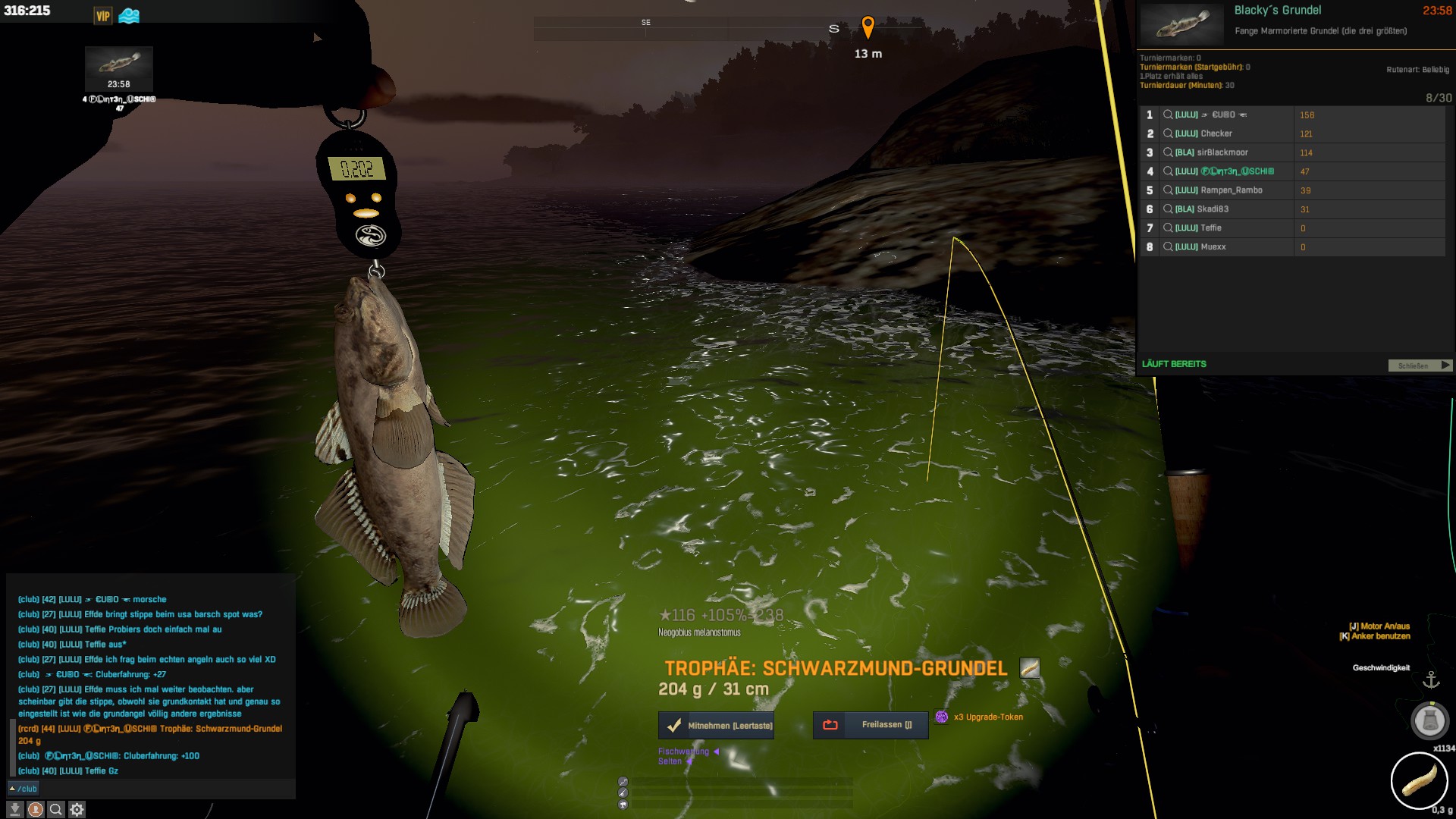The height and width of the screenshot is (819, 1456).
Task: Select the worm bait circle icon
Action: point(1419,781)
